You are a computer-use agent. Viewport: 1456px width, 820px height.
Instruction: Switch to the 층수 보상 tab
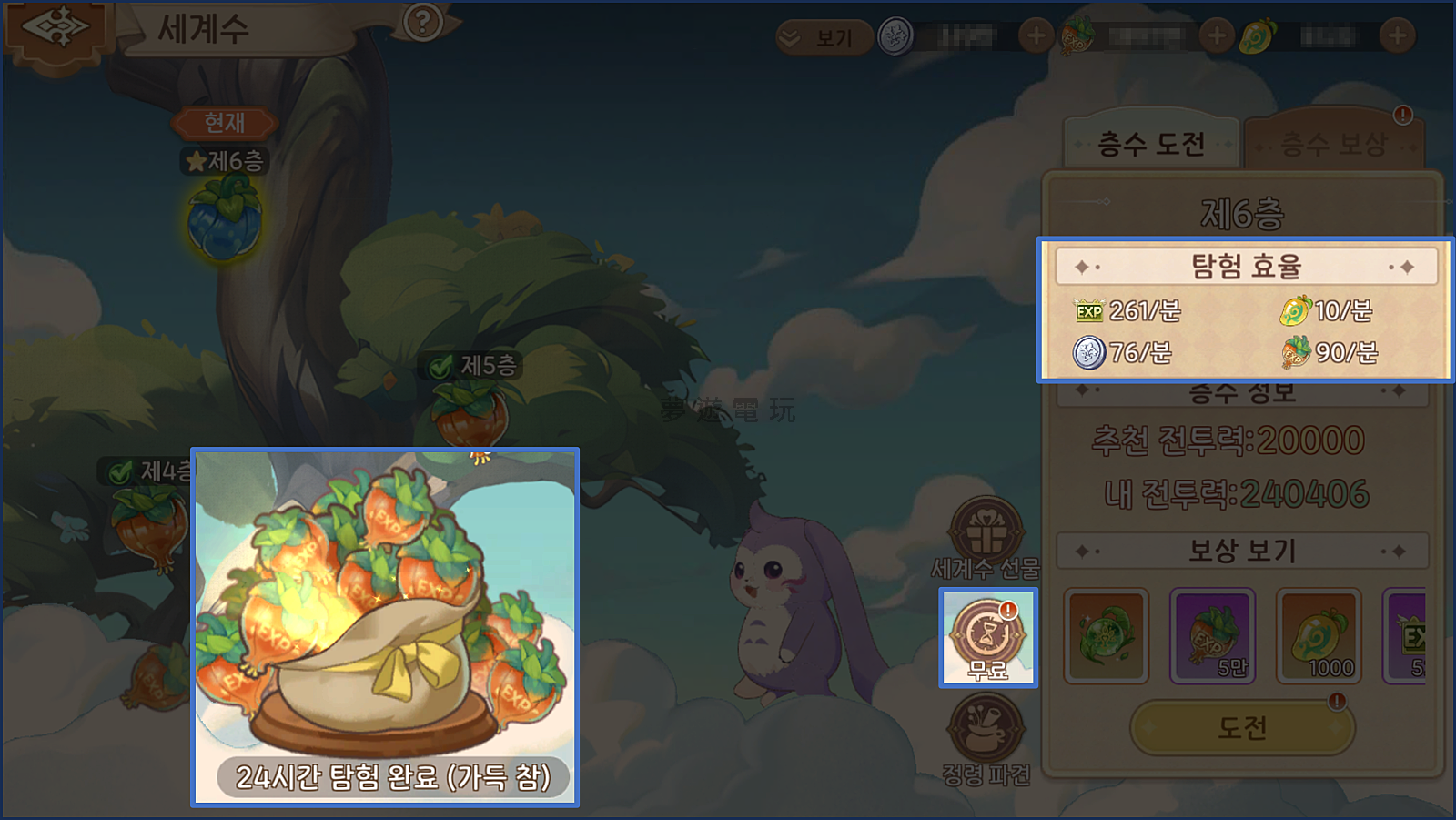[1334, 144]
